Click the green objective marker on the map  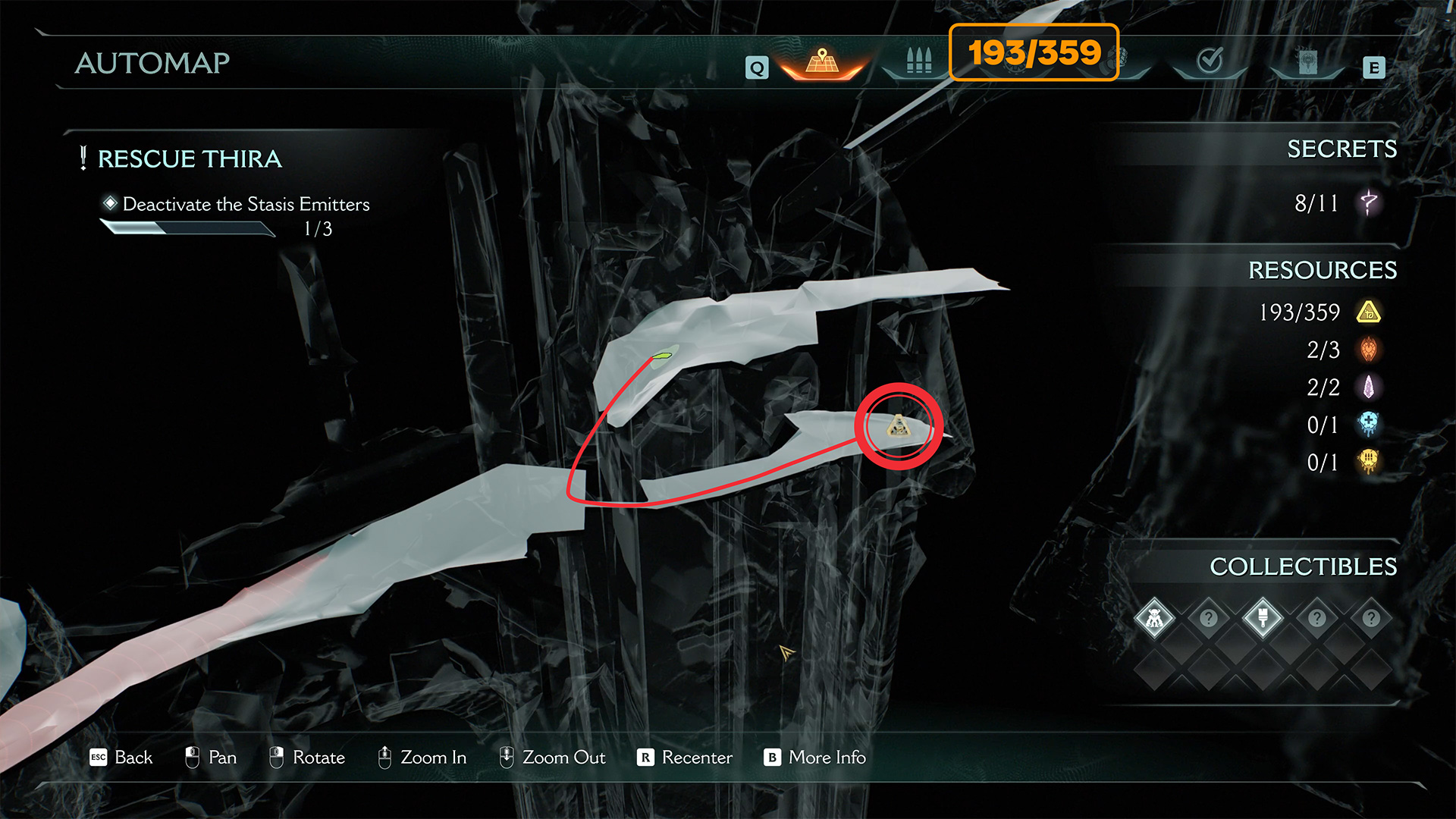pyautogui.click(x=664, y=354)
